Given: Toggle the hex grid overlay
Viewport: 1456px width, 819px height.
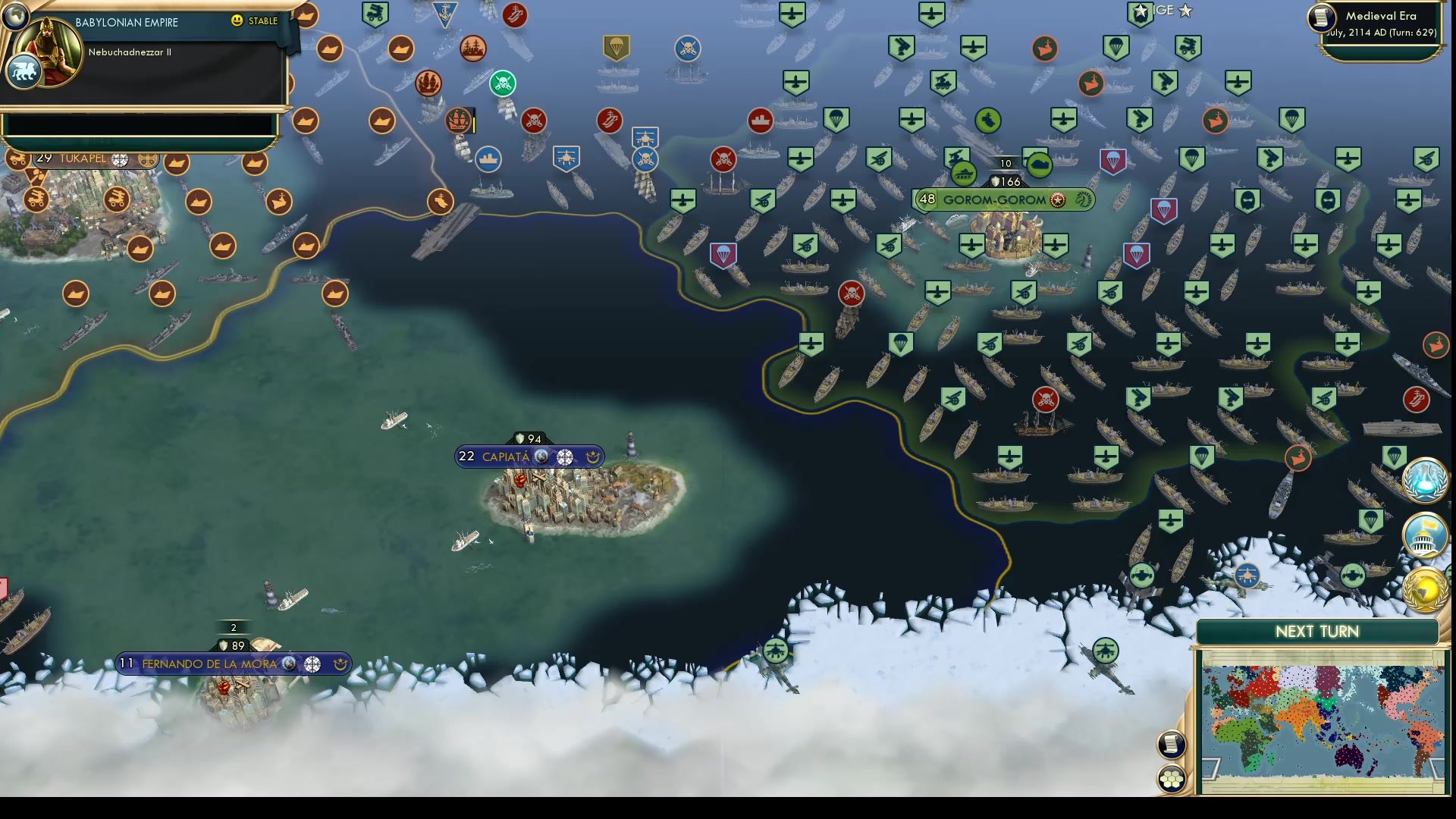Looking at the screenshot, I should tap(1172, 777).
